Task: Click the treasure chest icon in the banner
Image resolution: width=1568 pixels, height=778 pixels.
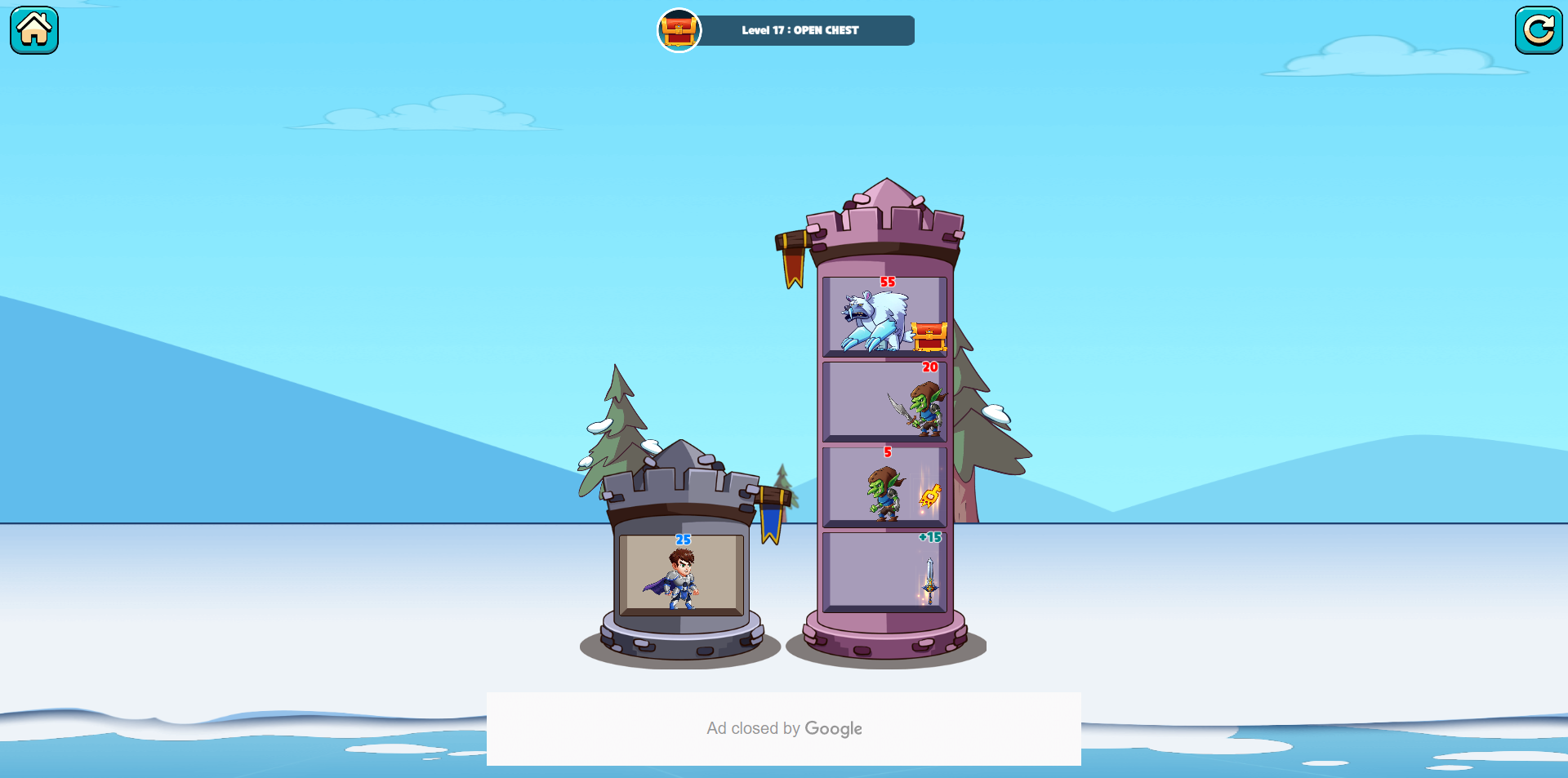Action: [x=679, y=30]
